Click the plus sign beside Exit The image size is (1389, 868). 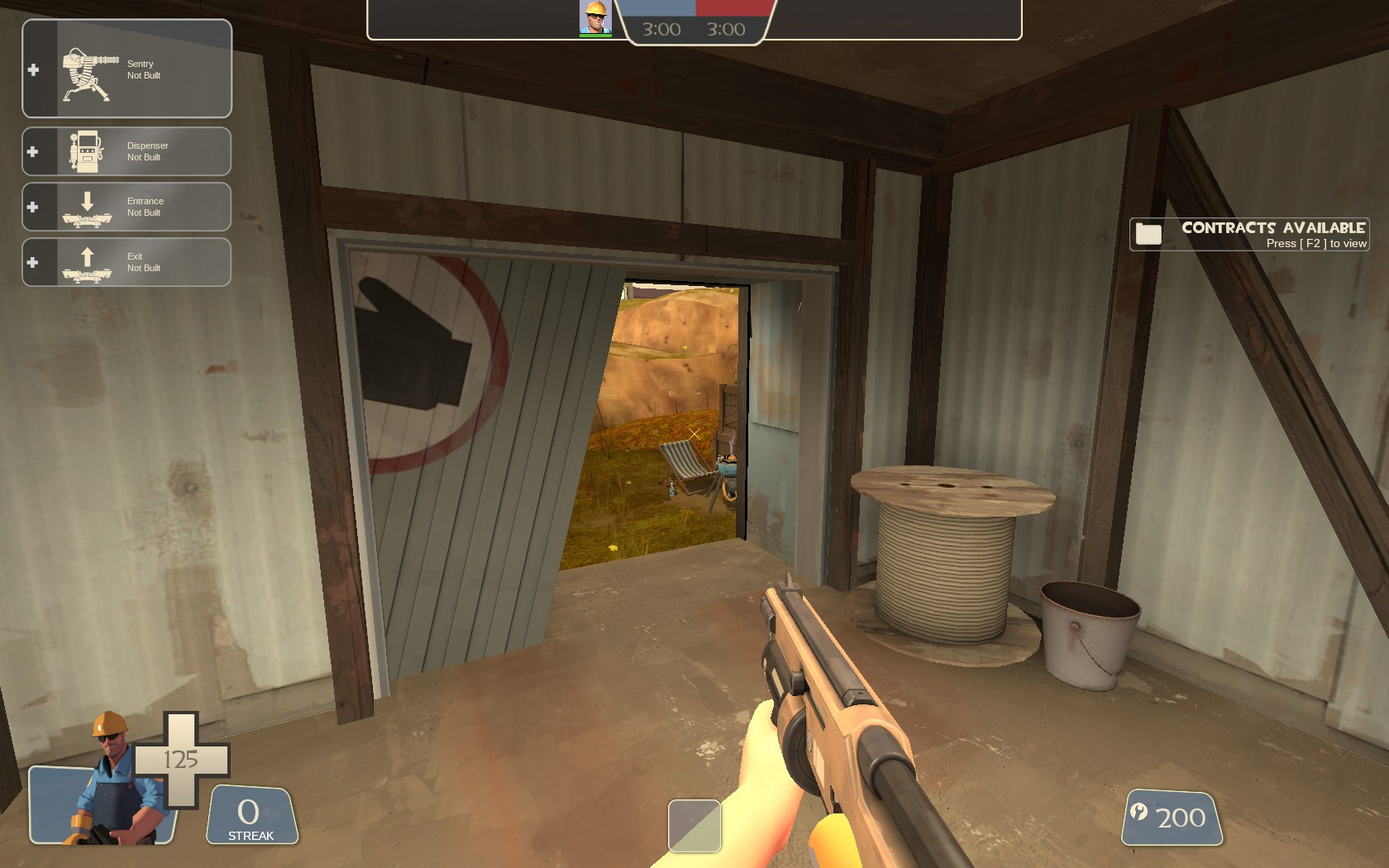(32, 262)
